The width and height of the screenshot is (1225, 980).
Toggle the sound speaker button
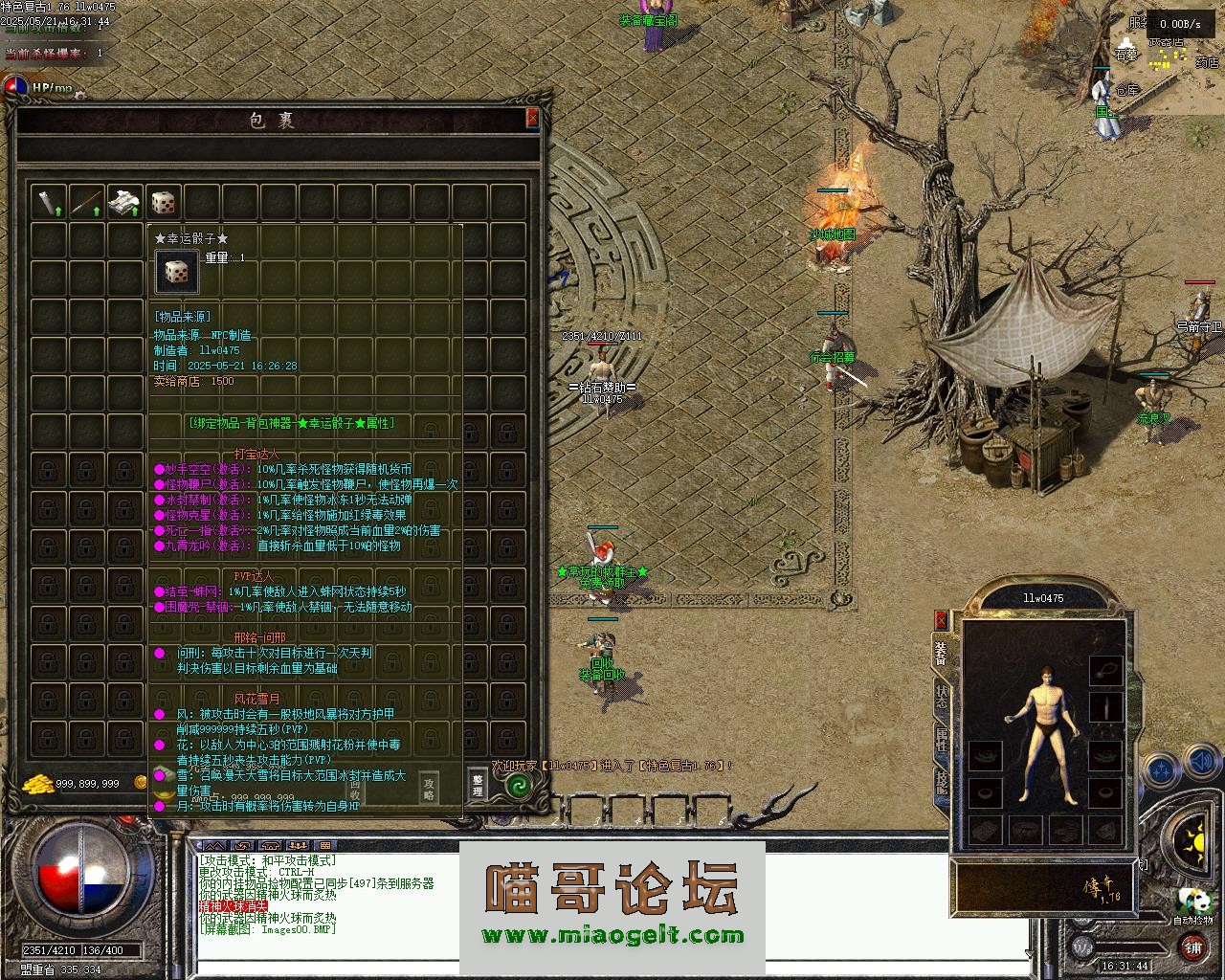click(1200, 763)
